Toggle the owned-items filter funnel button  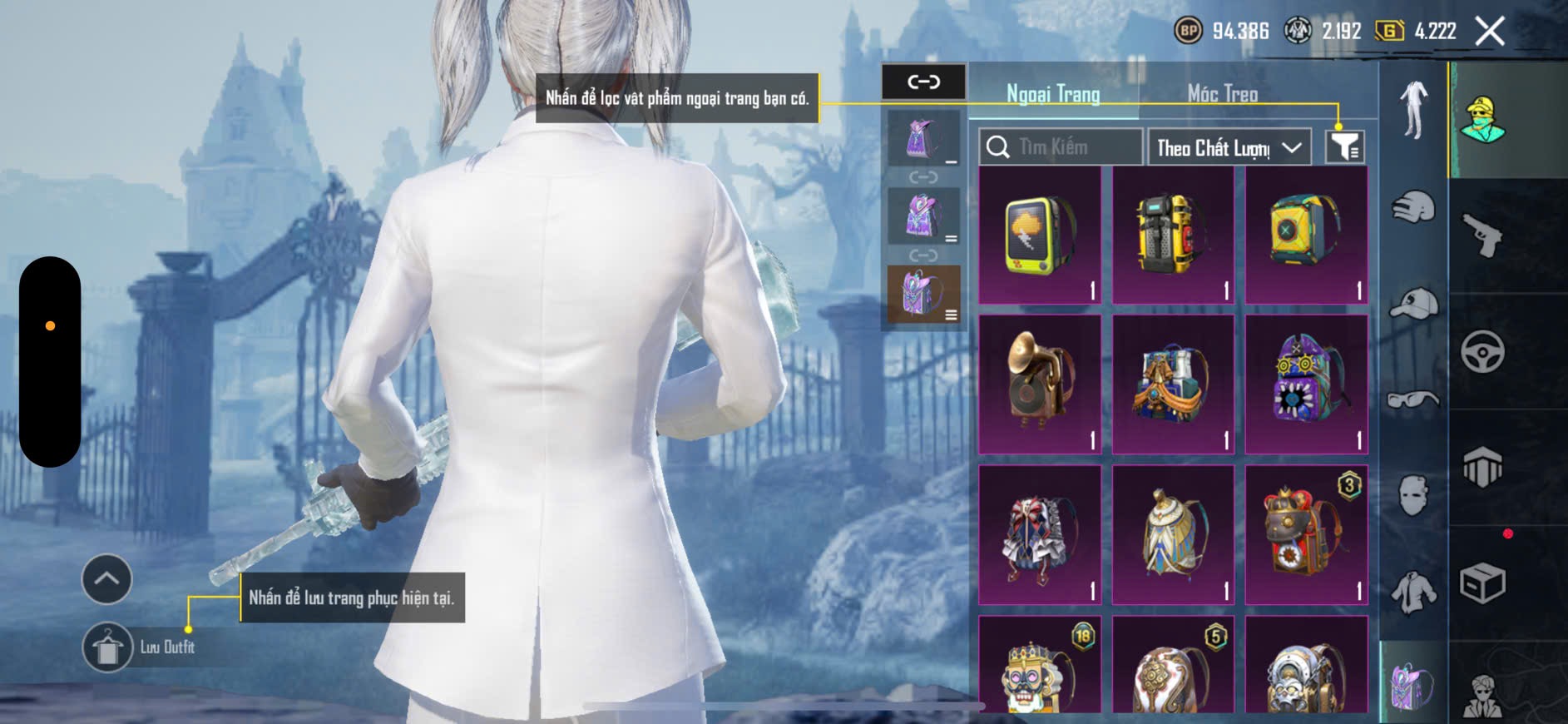1344,147
